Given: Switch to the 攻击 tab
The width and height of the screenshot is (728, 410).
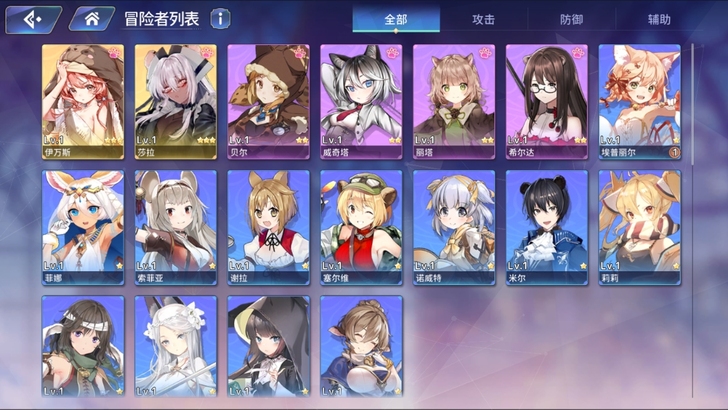Looking at the screenshot, I should coord(483,19).
